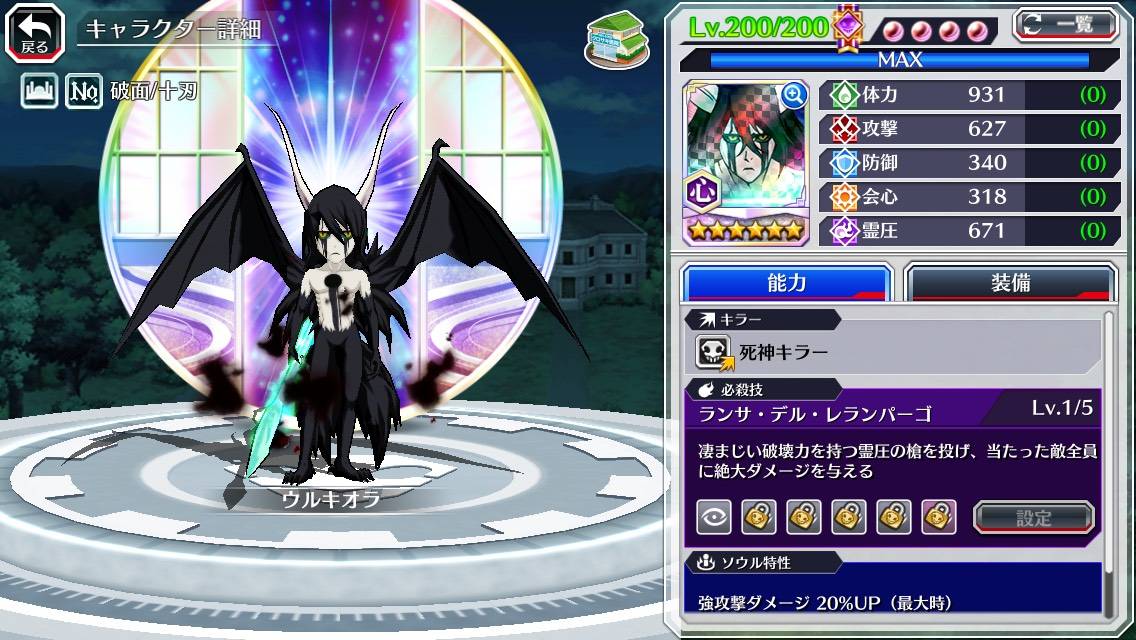The height and width of the screenshot is (640, 1136).
Task: Switch to the 能力 tab
Action: tap(786, 283)
